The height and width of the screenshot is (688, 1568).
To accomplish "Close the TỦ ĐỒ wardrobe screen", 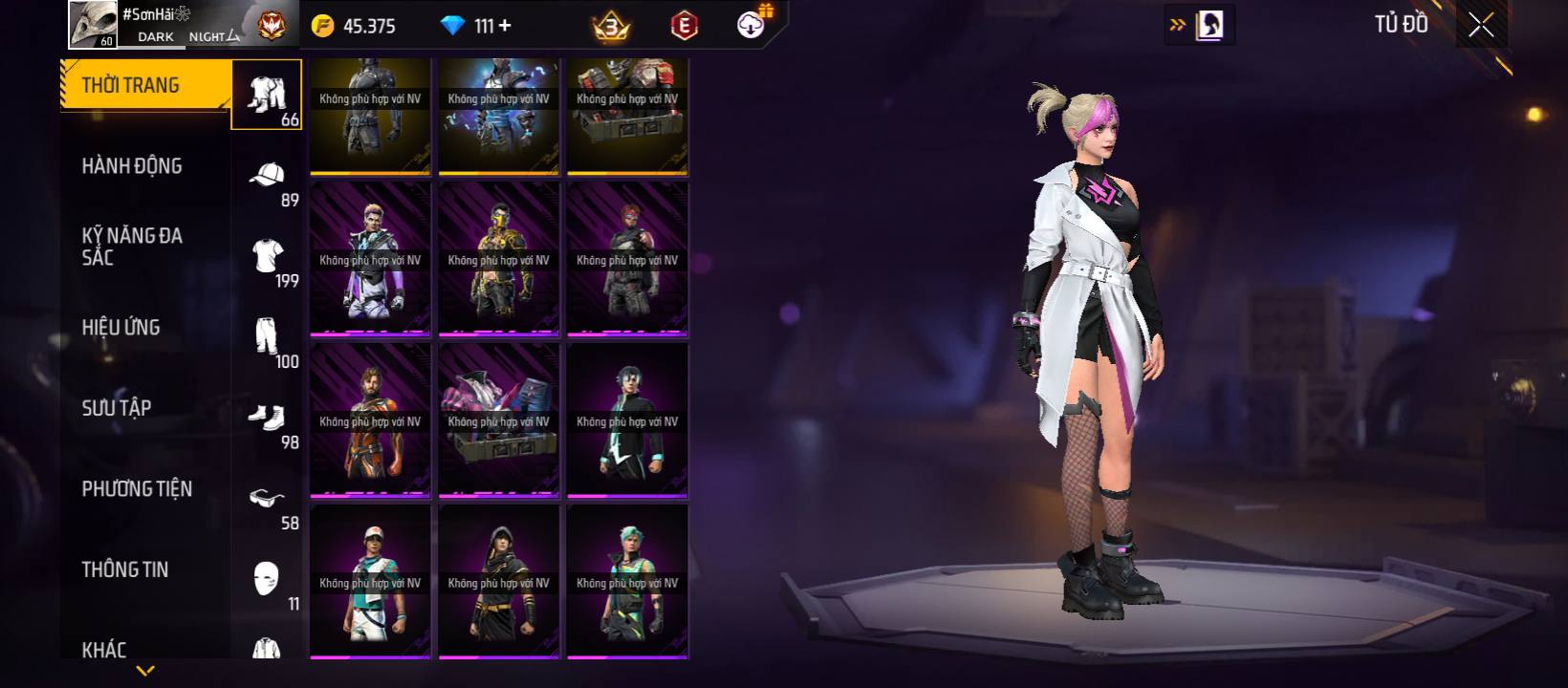I will [1481, 26].
